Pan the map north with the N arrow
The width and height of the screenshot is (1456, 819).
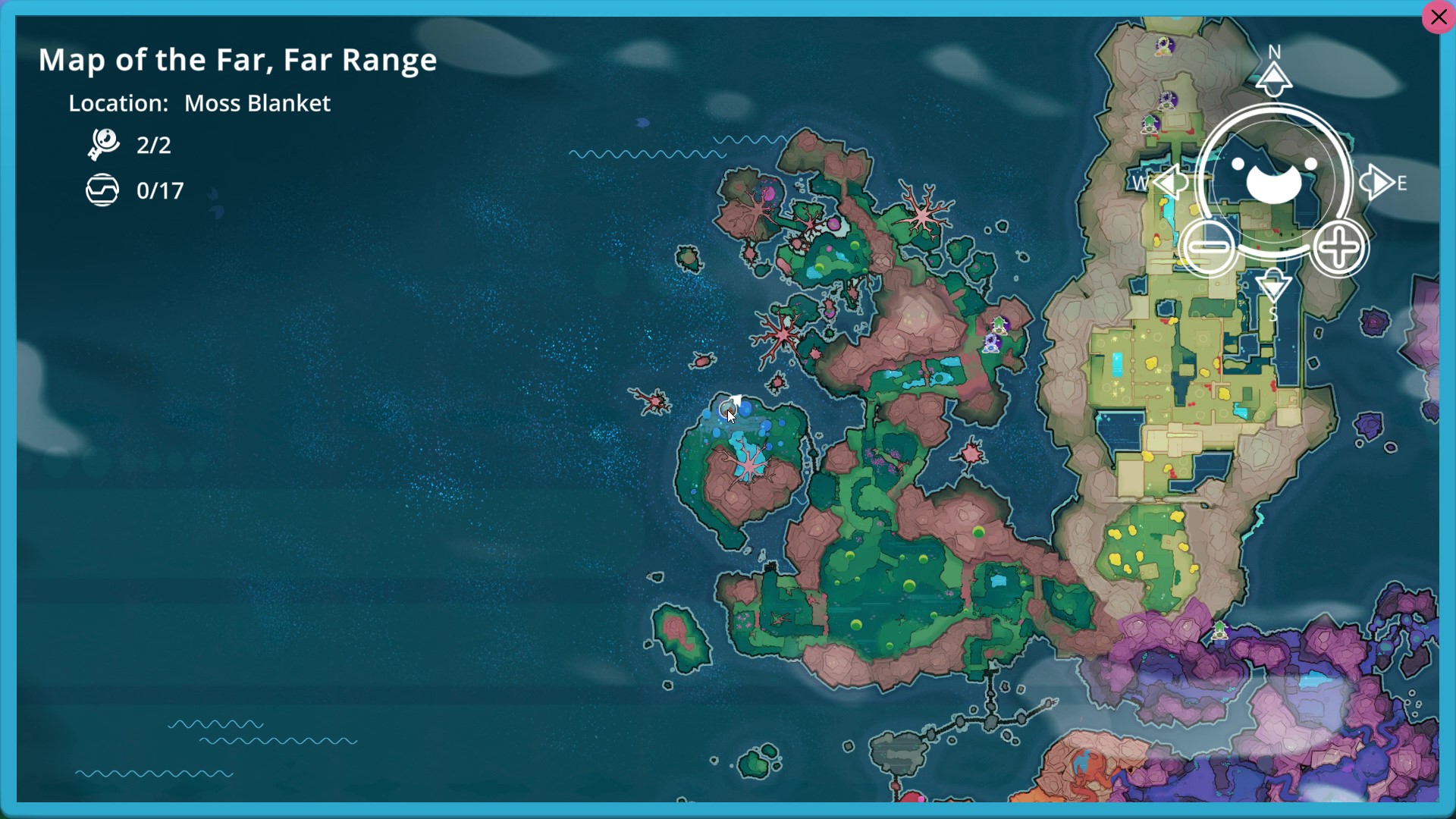coord(1274,77)
